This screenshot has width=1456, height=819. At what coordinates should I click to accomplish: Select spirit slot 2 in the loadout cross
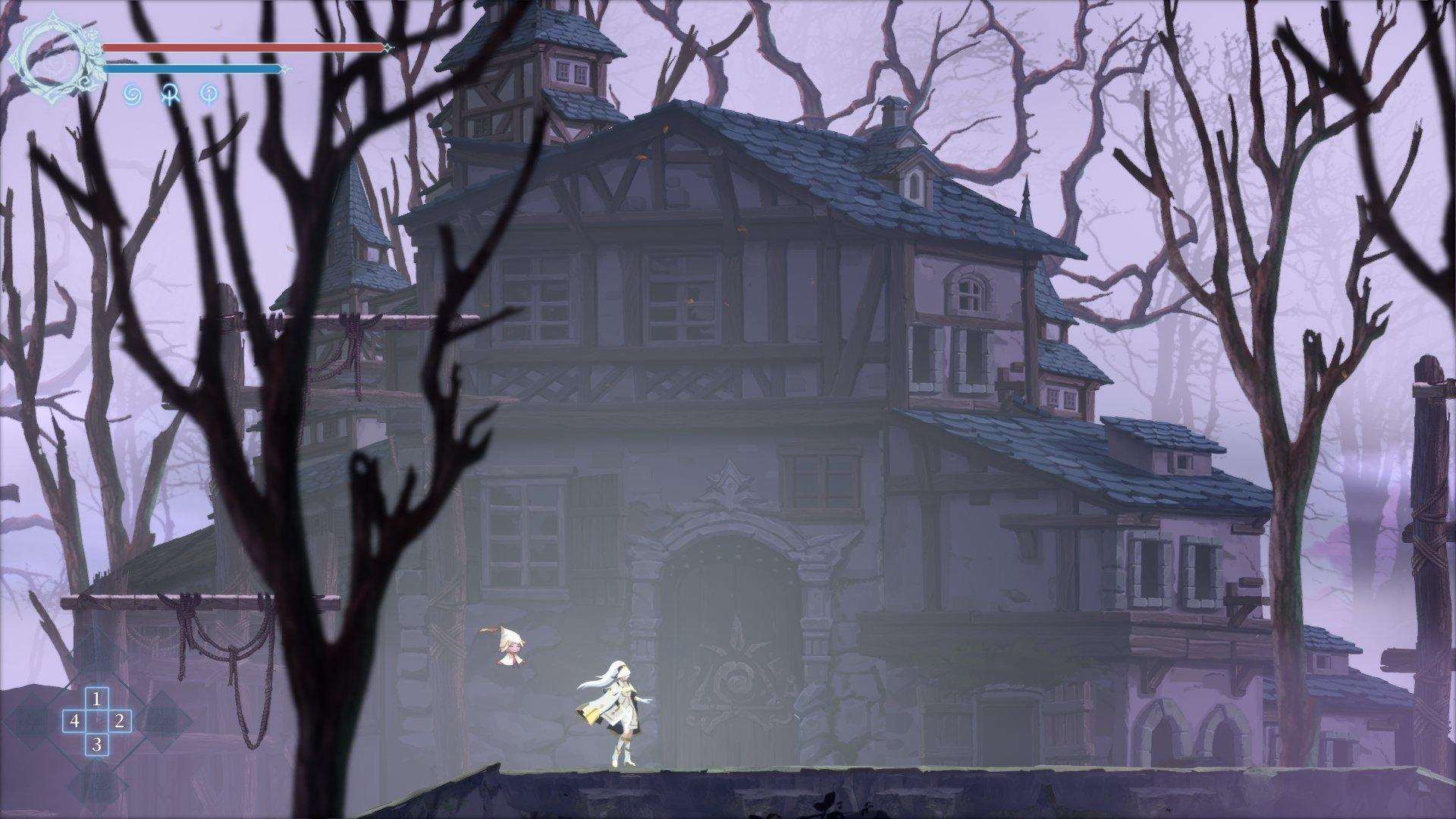pos(119,723)
